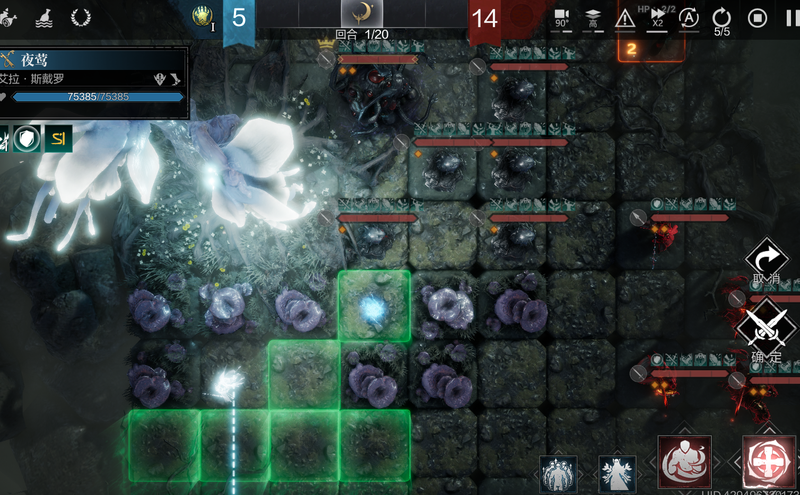
Task: Toggle the 90° camera angle
Action: (561, 17)
